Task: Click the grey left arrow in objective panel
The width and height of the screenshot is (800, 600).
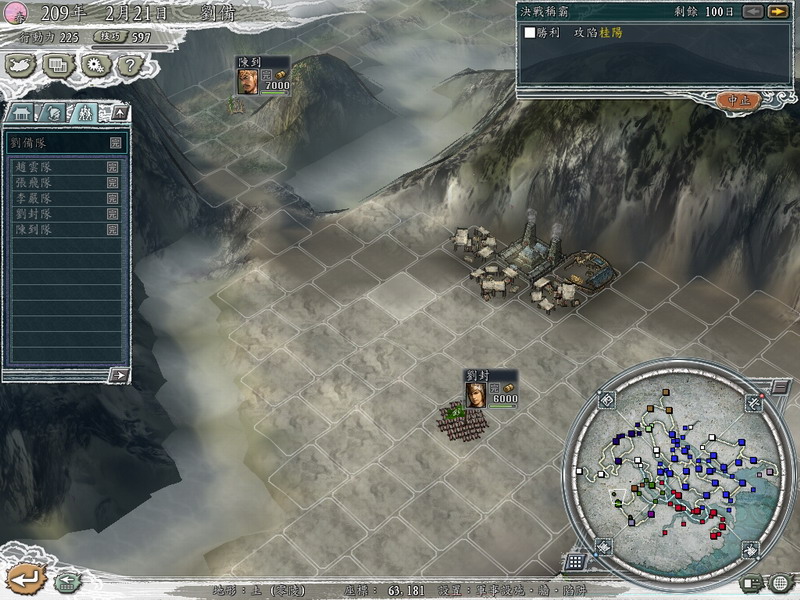Action: (x=751, y=12)
